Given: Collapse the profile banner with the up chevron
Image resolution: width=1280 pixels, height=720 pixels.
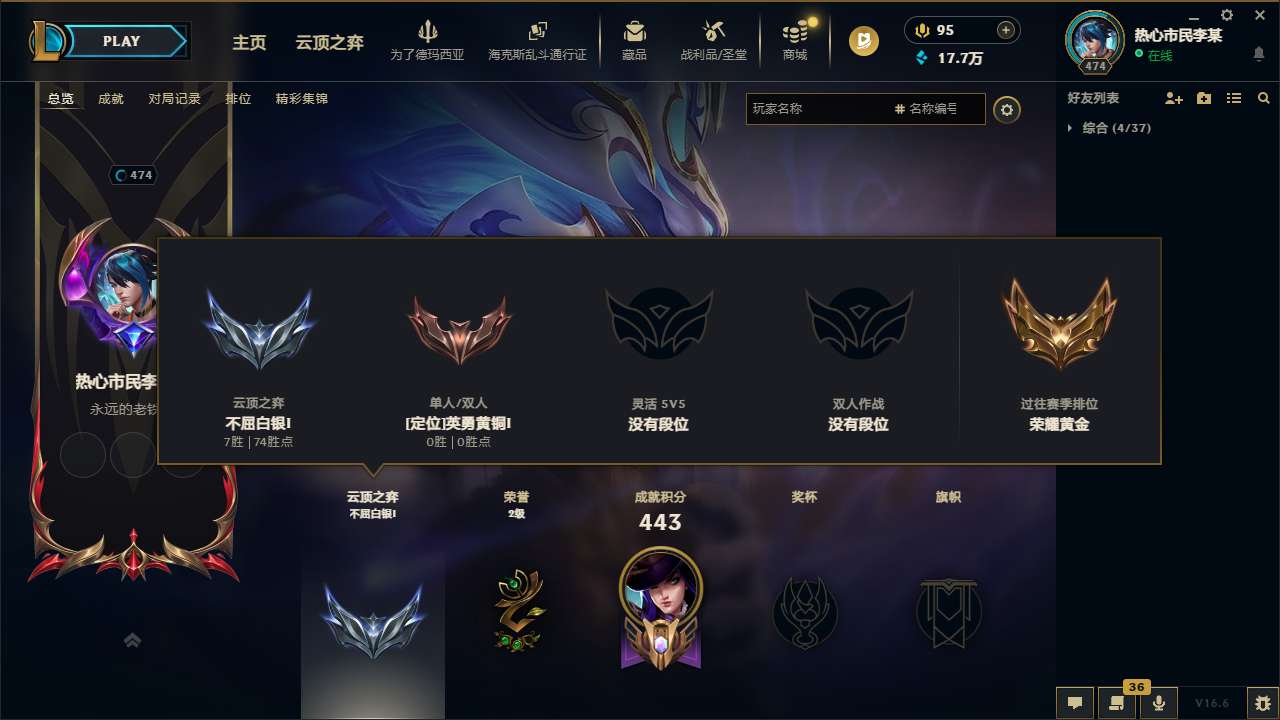Looking at the screenshot, I should click(x=132, y=640).
